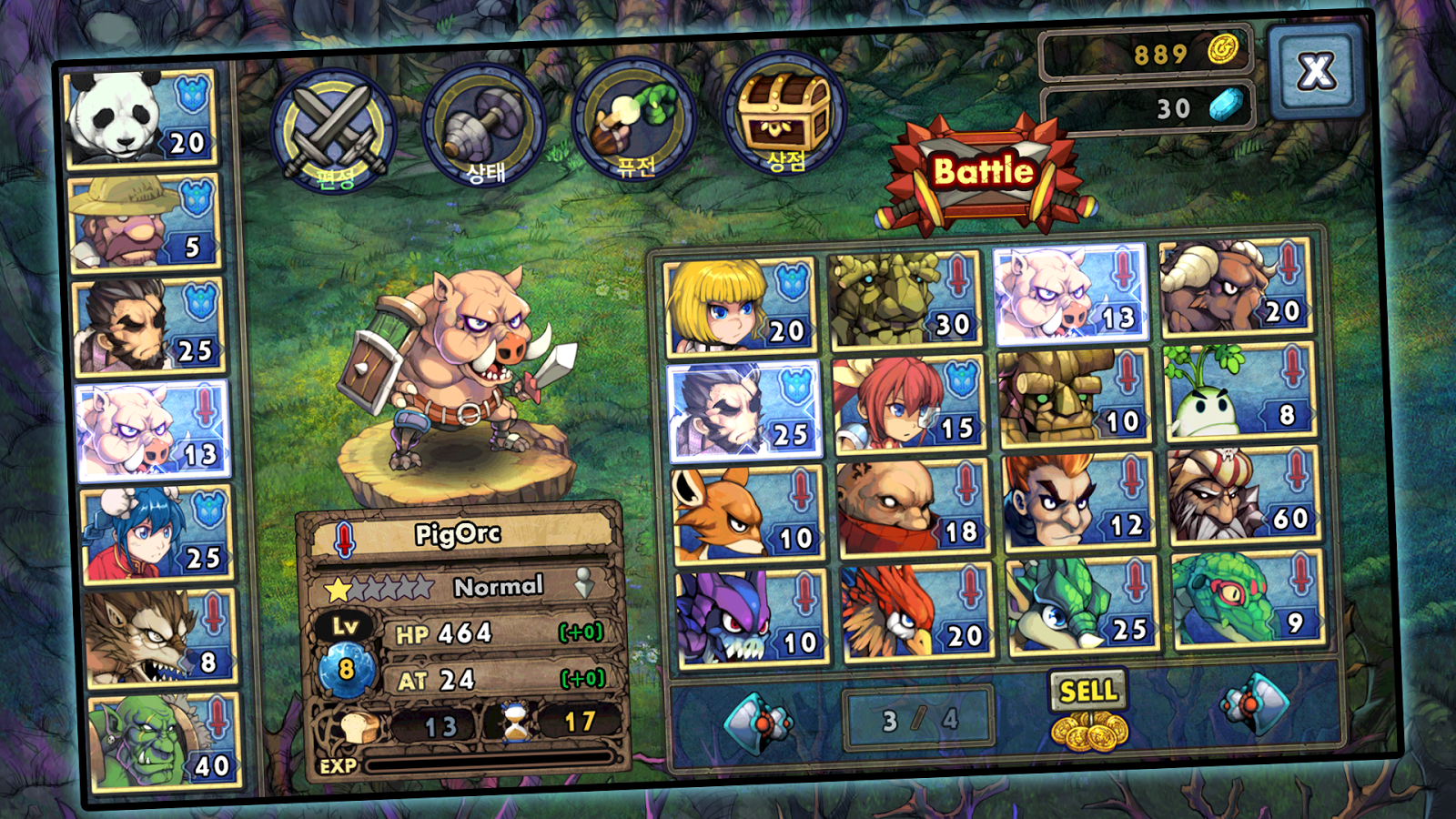
Task: Choose the straw hat bearded man unit
Action: pyautogui.click(x=146, y=224)
